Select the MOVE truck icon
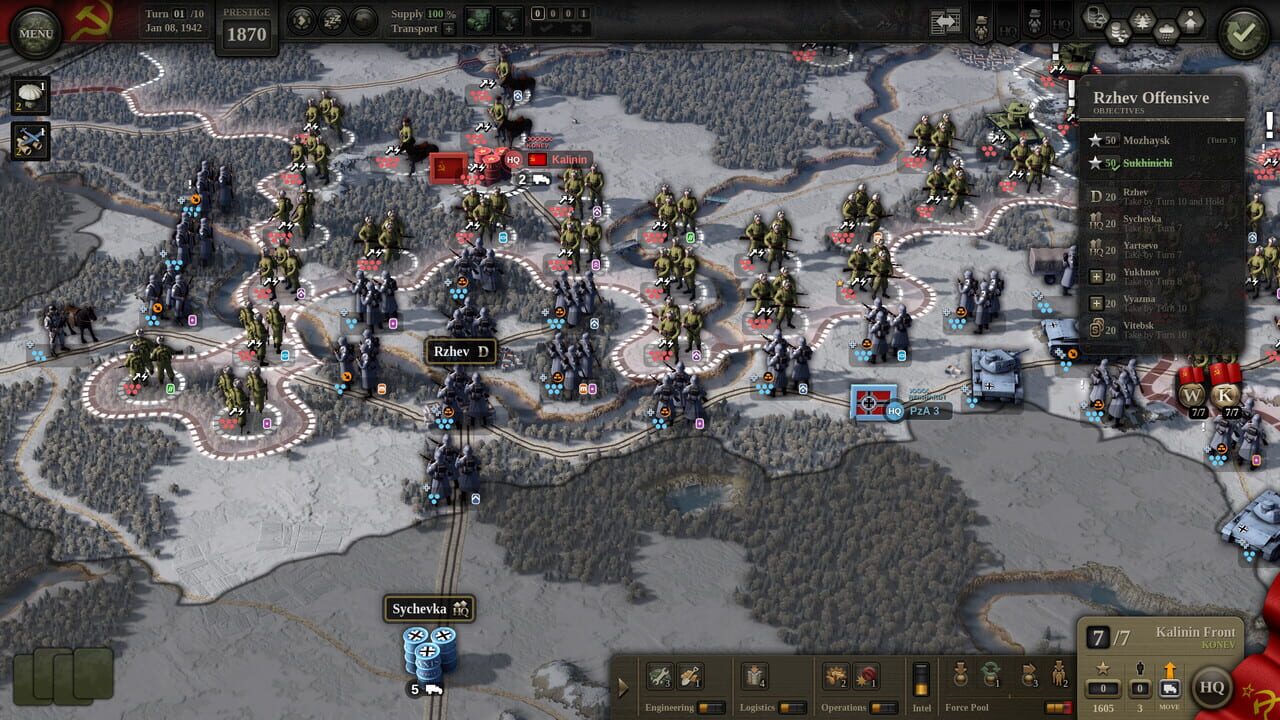The image size is (1280, 720). tap(1170, 688)
